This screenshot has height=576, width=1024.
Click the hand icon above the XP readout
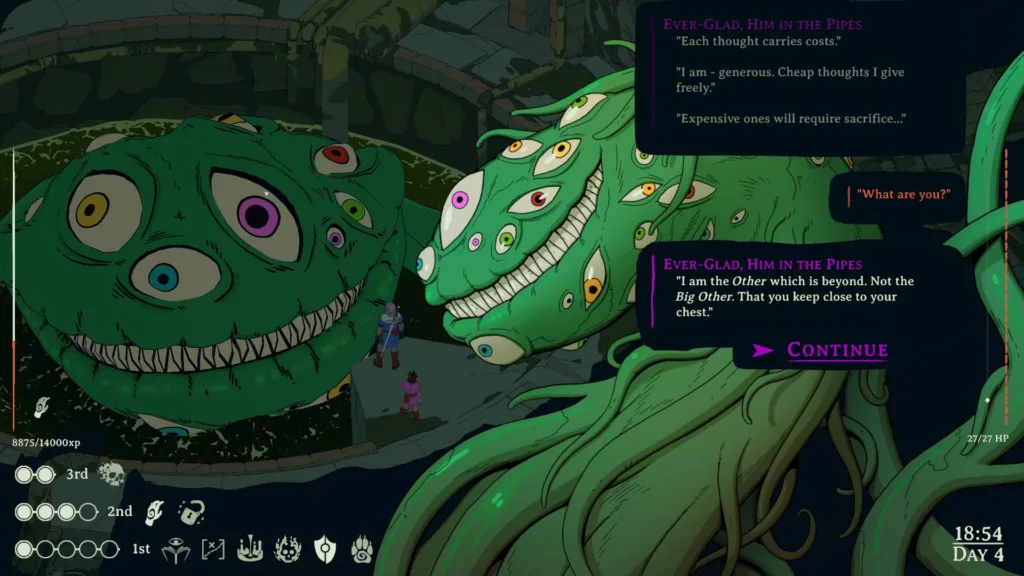point(42,406)
